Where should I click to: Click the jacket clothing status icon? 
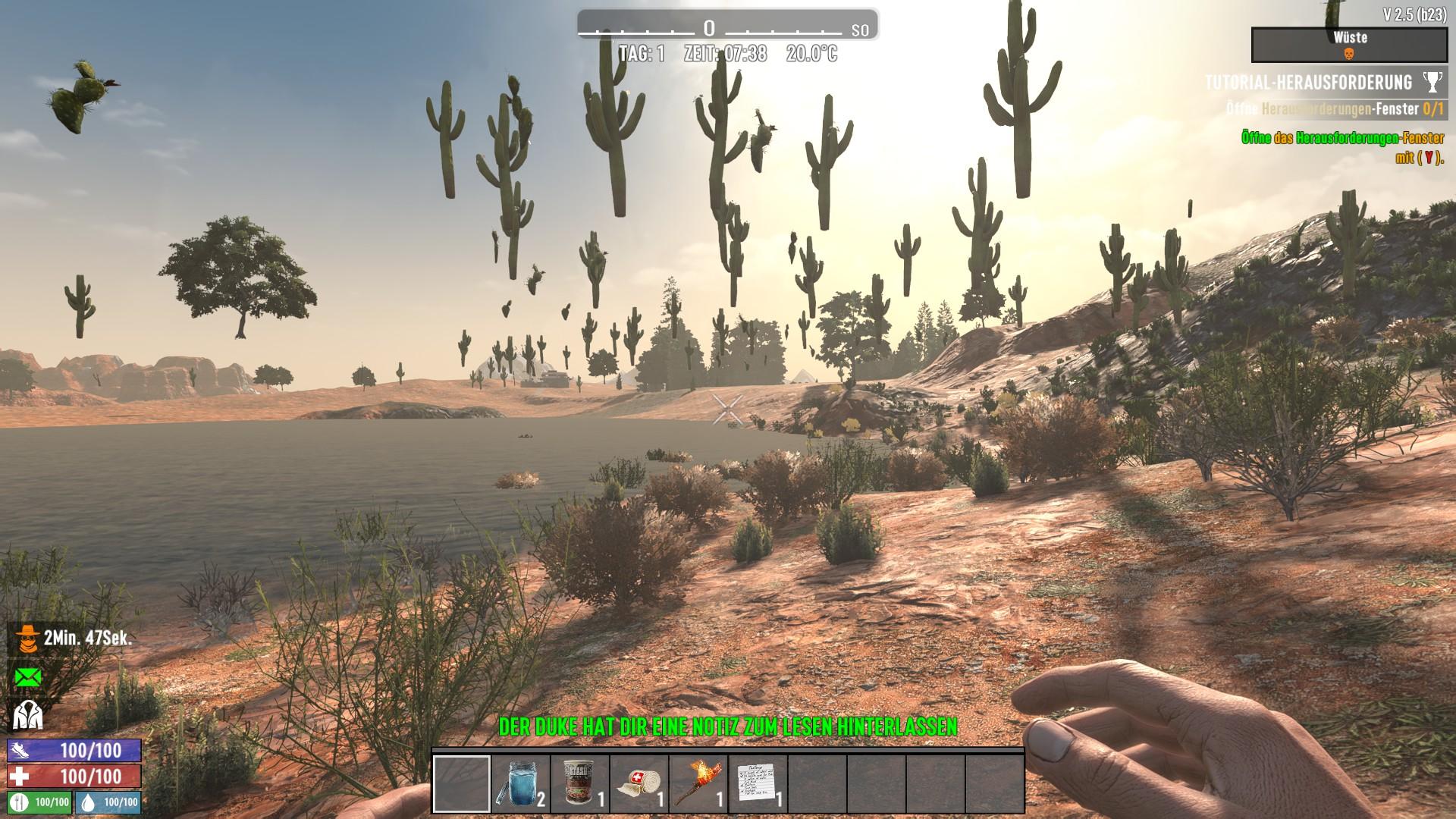point(27,714)
